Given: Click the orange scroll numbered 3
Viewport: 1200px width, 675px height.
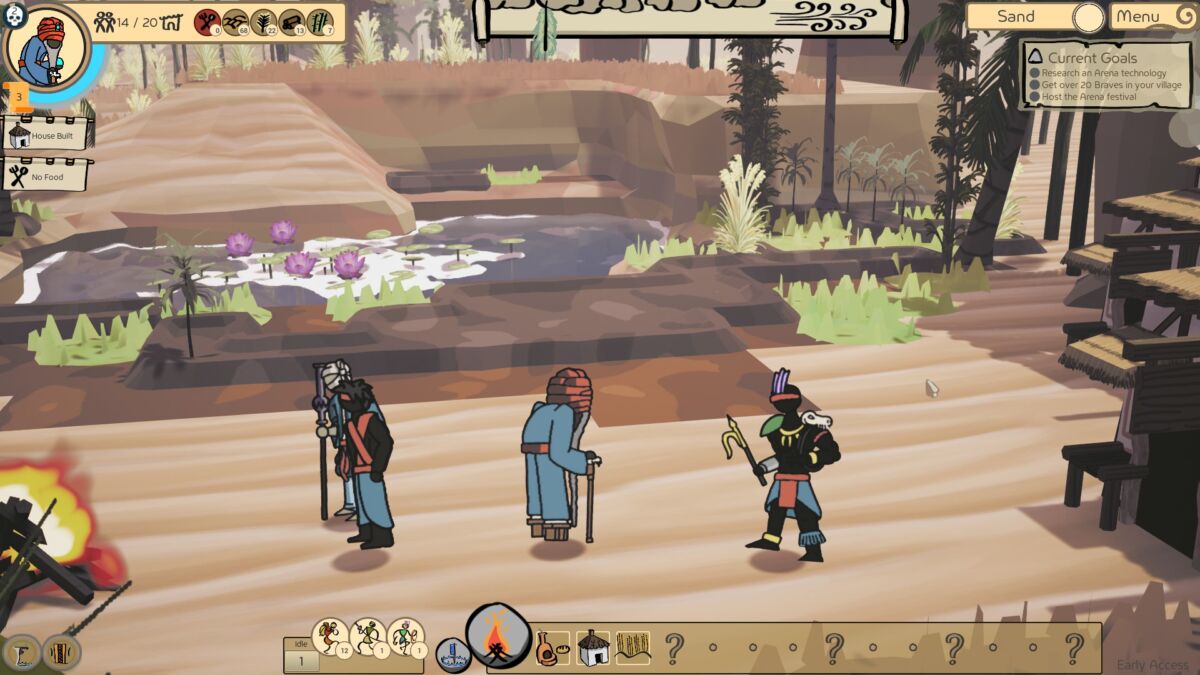Looking at the screenshot, I should (x=18, y=97).
